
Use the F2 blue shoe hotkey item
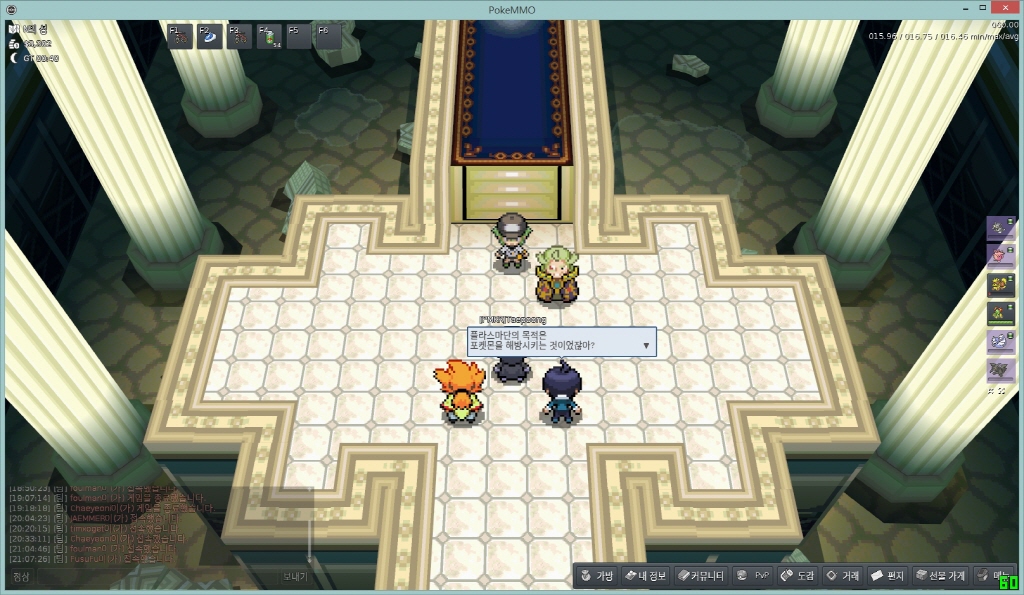[x=210, y=37]
